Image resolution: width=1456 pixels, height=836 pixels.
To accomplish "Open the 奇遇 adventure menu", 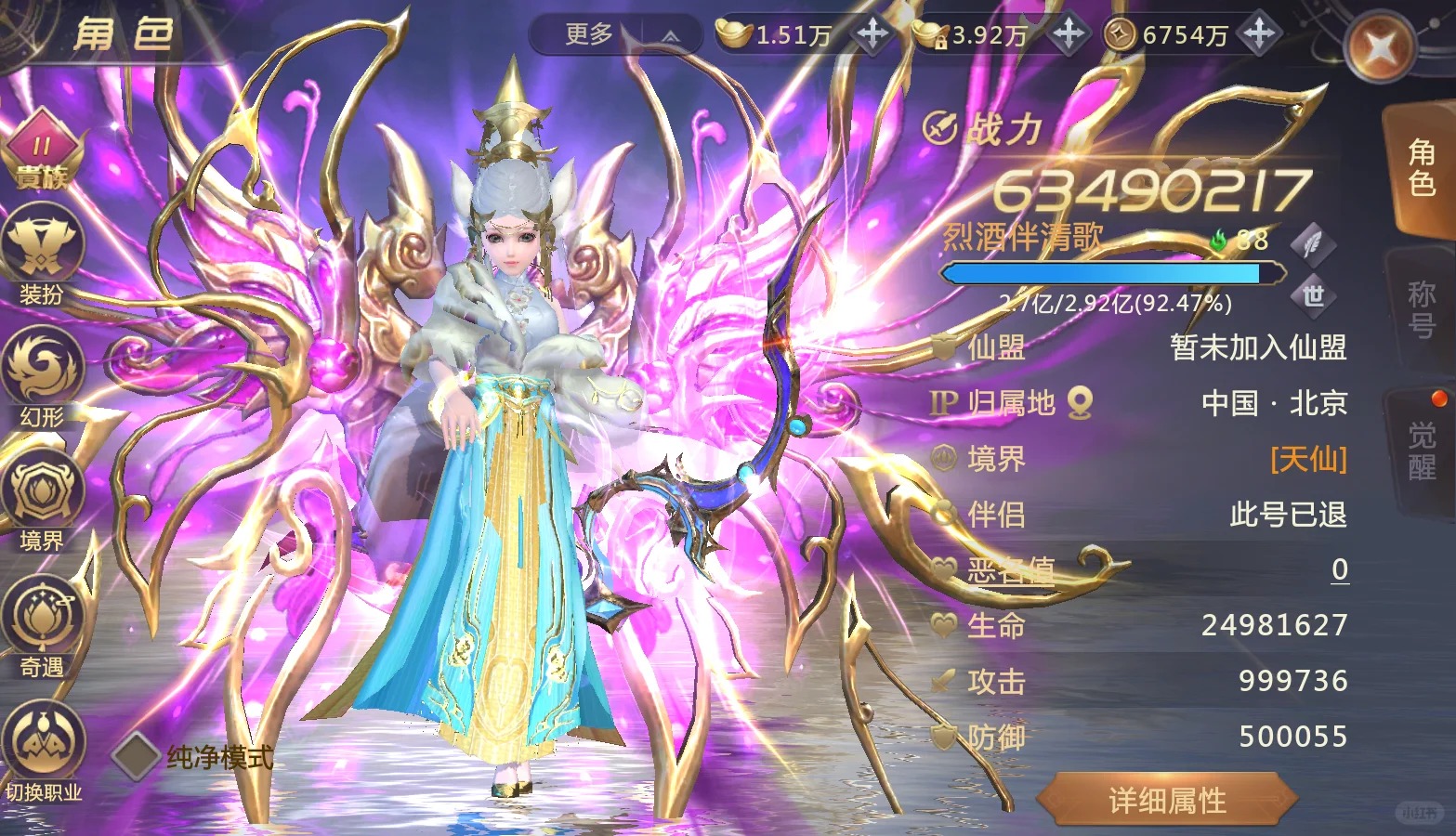I will 43,624.
